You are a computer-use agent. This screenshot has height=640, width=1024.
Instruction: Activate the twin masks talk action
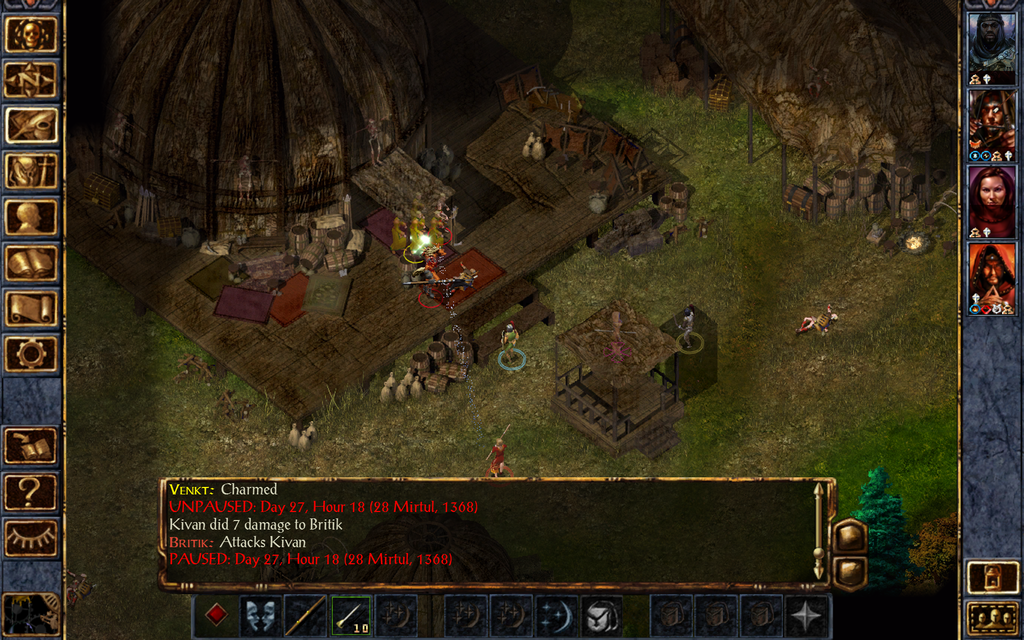(259, 615)
